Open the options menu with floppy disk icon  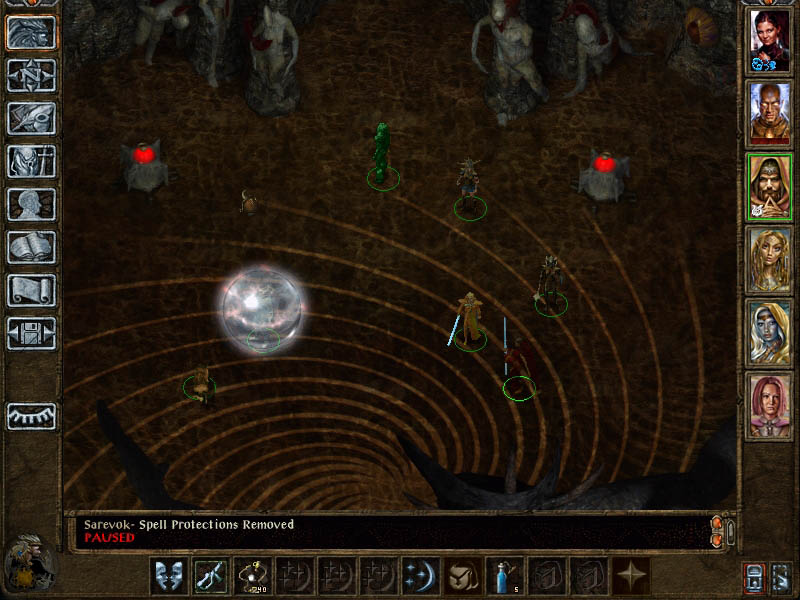(31, 333)
